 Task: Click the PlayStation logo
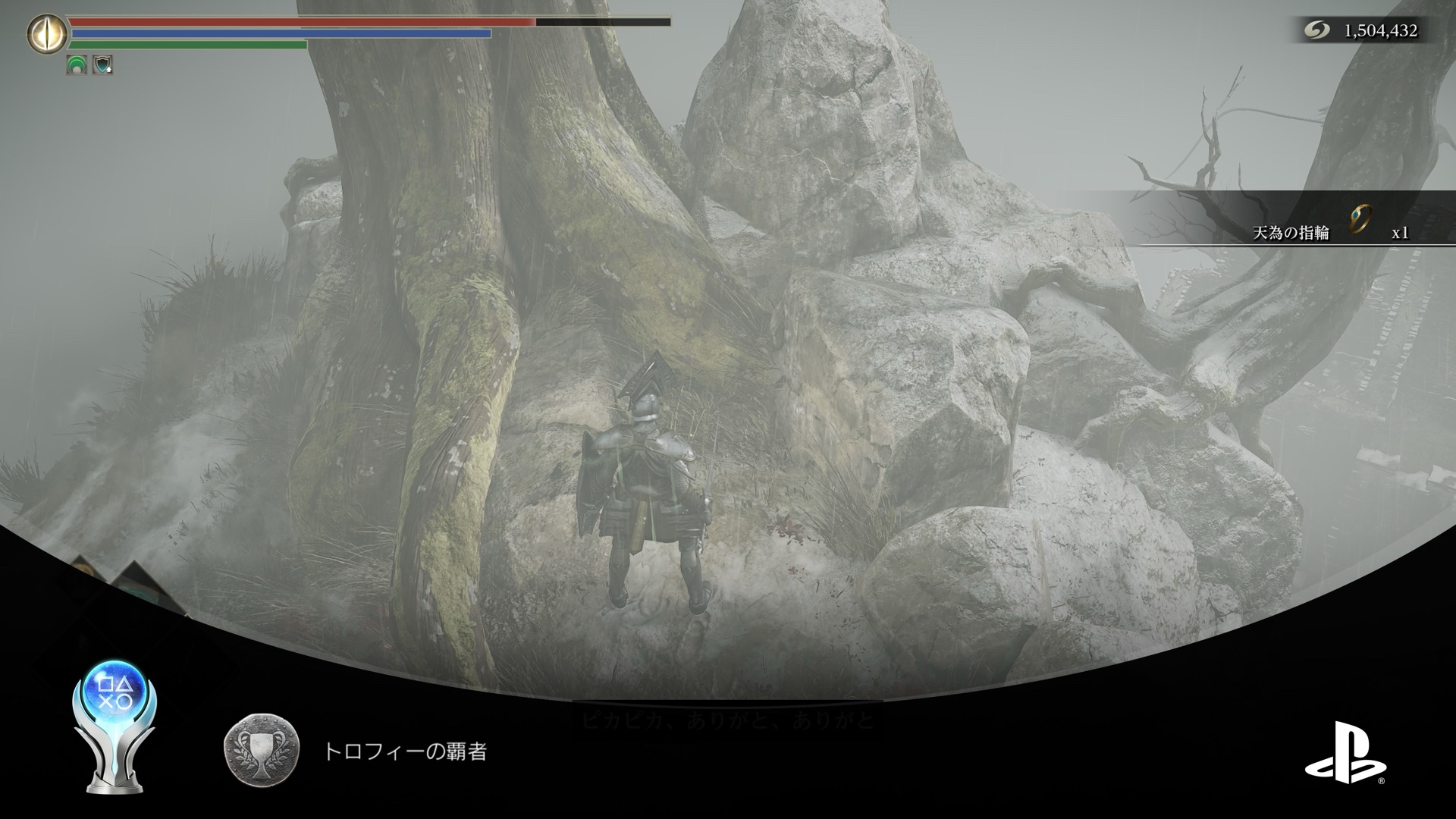tap(1344, 752)
